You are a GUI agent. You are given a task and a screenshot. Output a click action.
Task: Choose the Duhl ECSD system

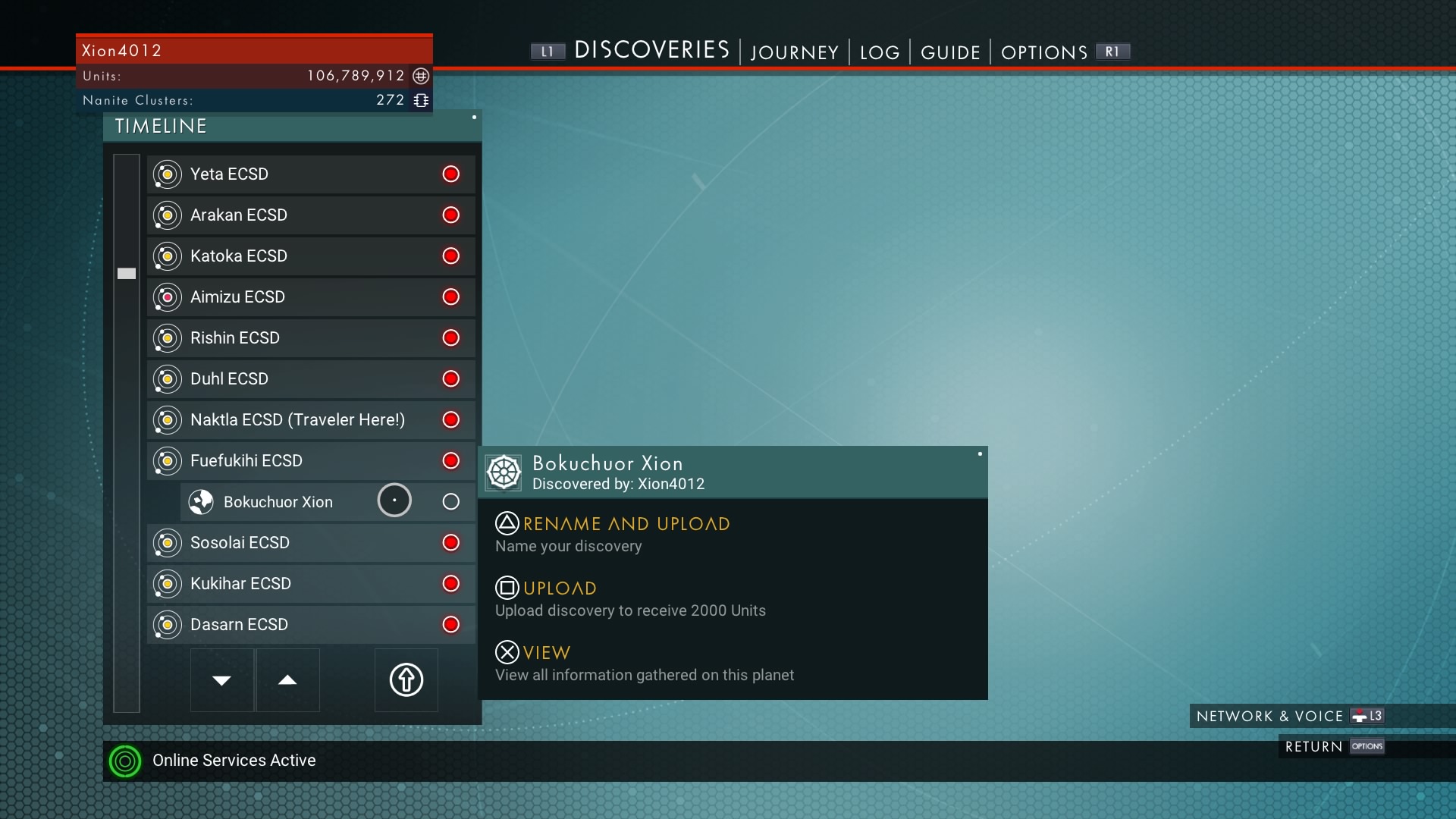point(311,379)
